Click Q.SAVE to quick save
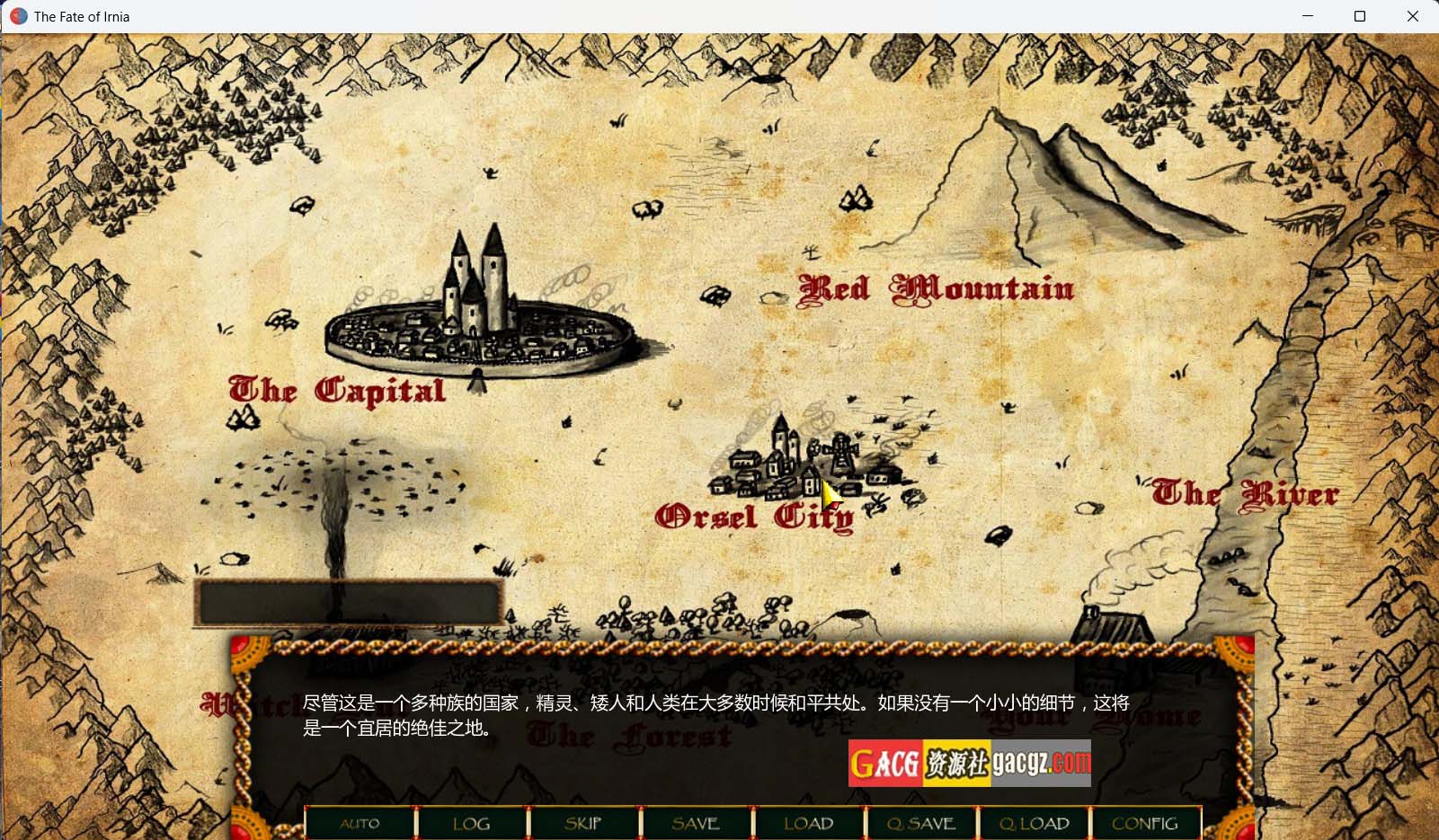The height and width of the screenshot is (840, 1439). 920,823
